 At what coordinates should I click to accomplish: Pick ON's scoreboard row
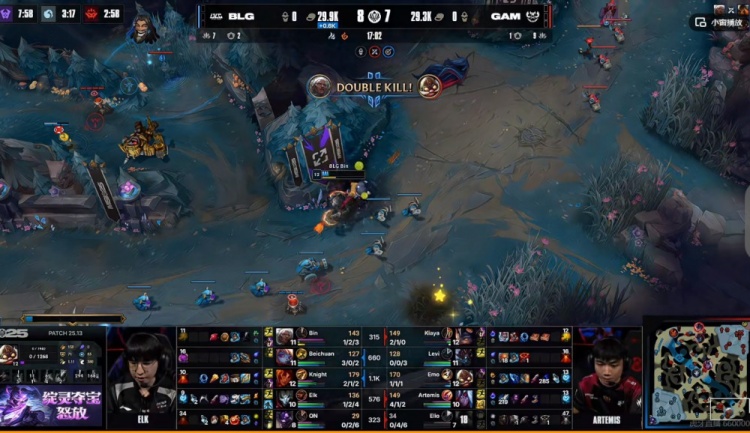[320, 419]
